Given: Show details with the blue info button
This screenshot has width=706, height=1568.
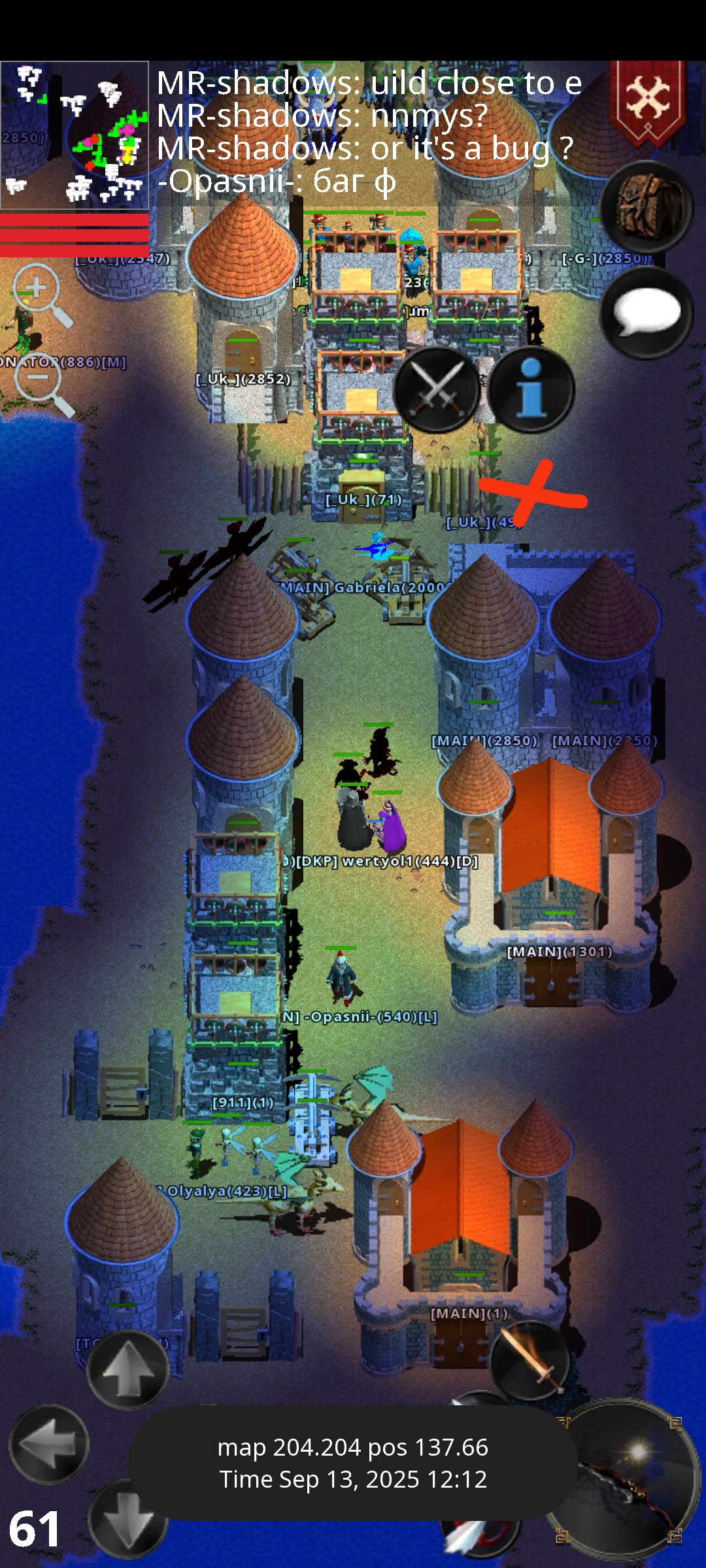Looking at the screenshot, I should coord(531,389).
